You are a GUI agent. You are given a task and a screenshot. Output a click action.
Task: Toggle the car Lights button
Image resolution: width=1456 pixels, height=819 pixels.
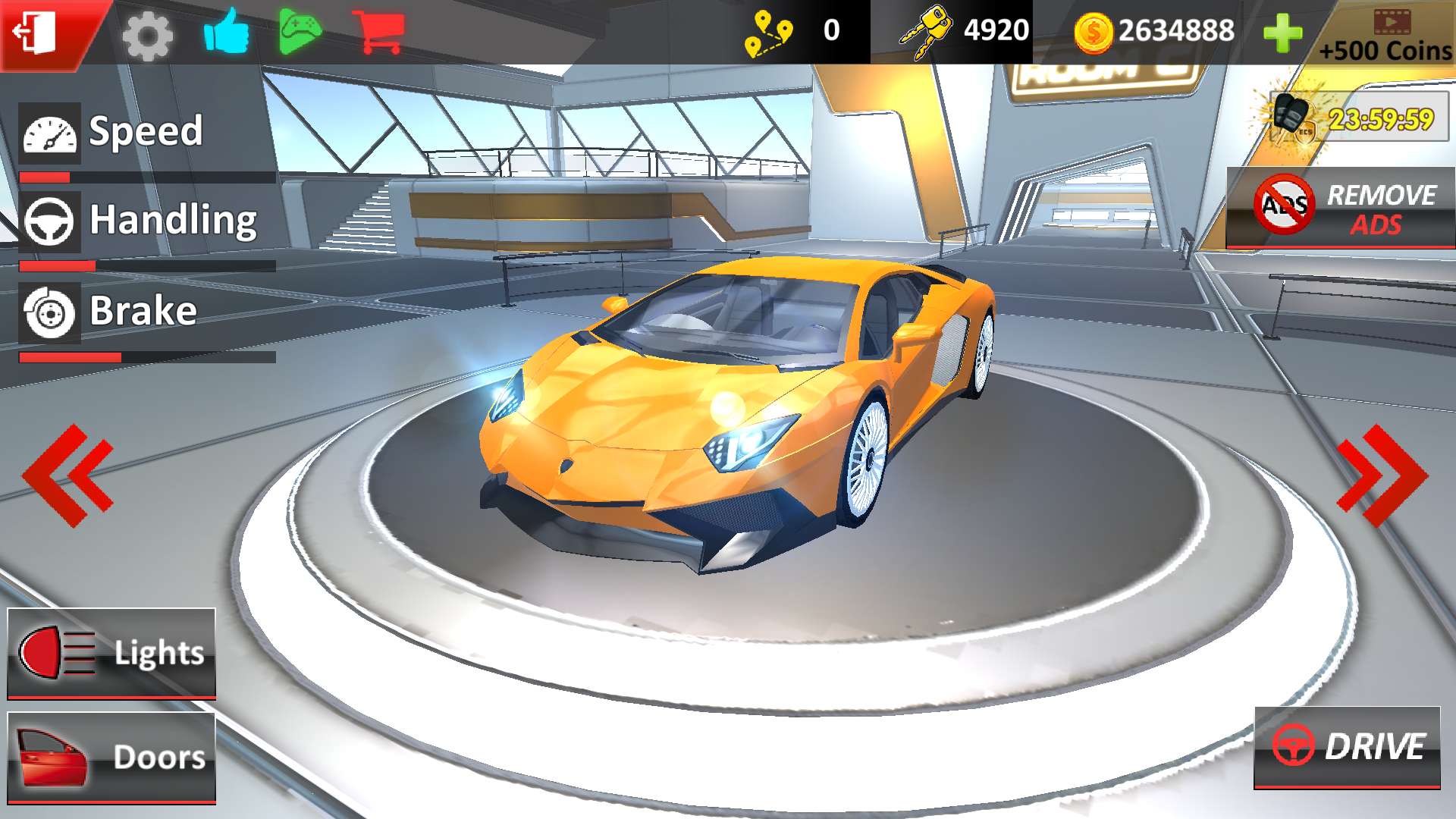[x=111, y=653]
